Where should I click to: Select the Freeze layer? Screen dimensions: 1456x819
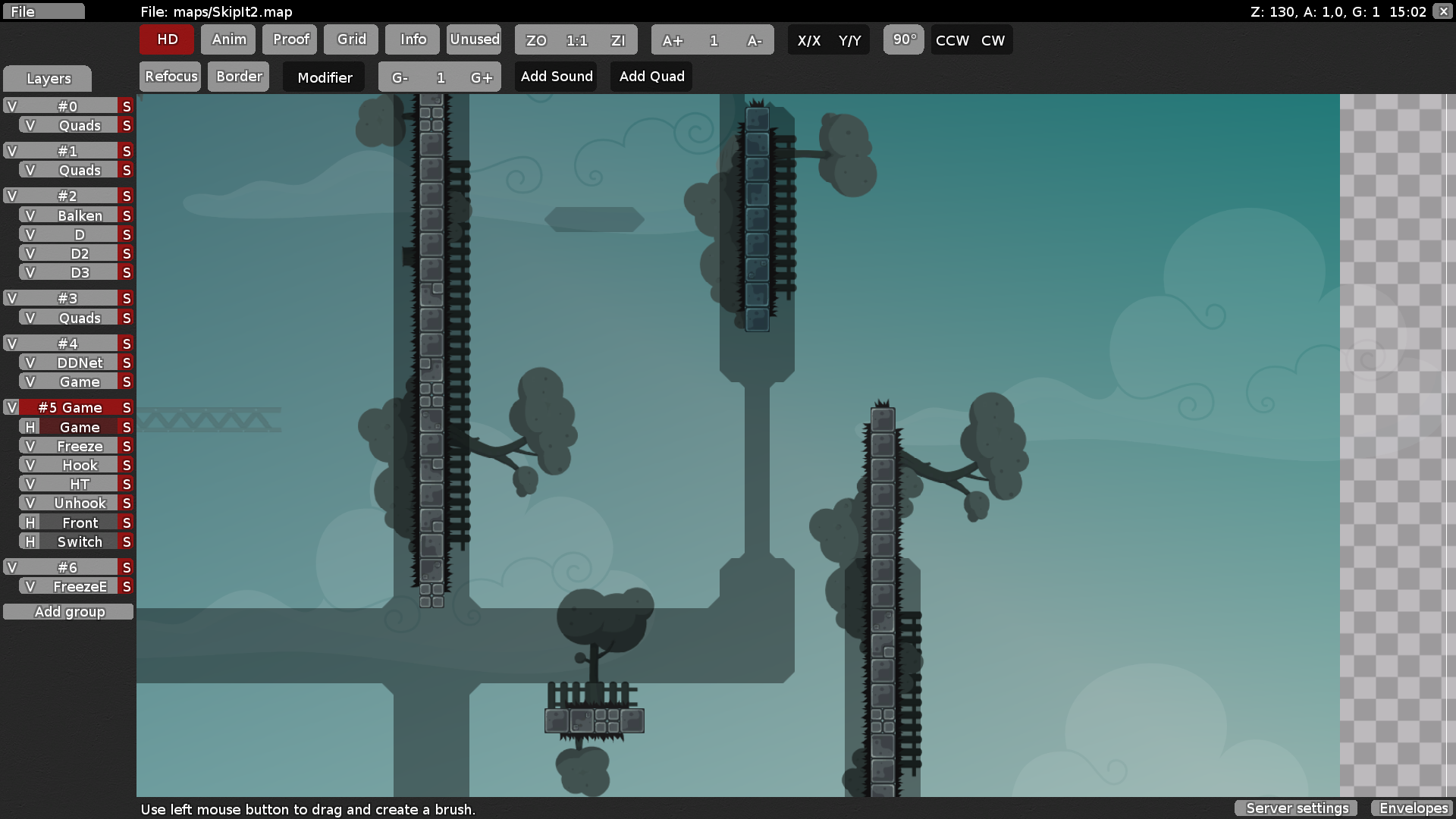coord(80,446)
